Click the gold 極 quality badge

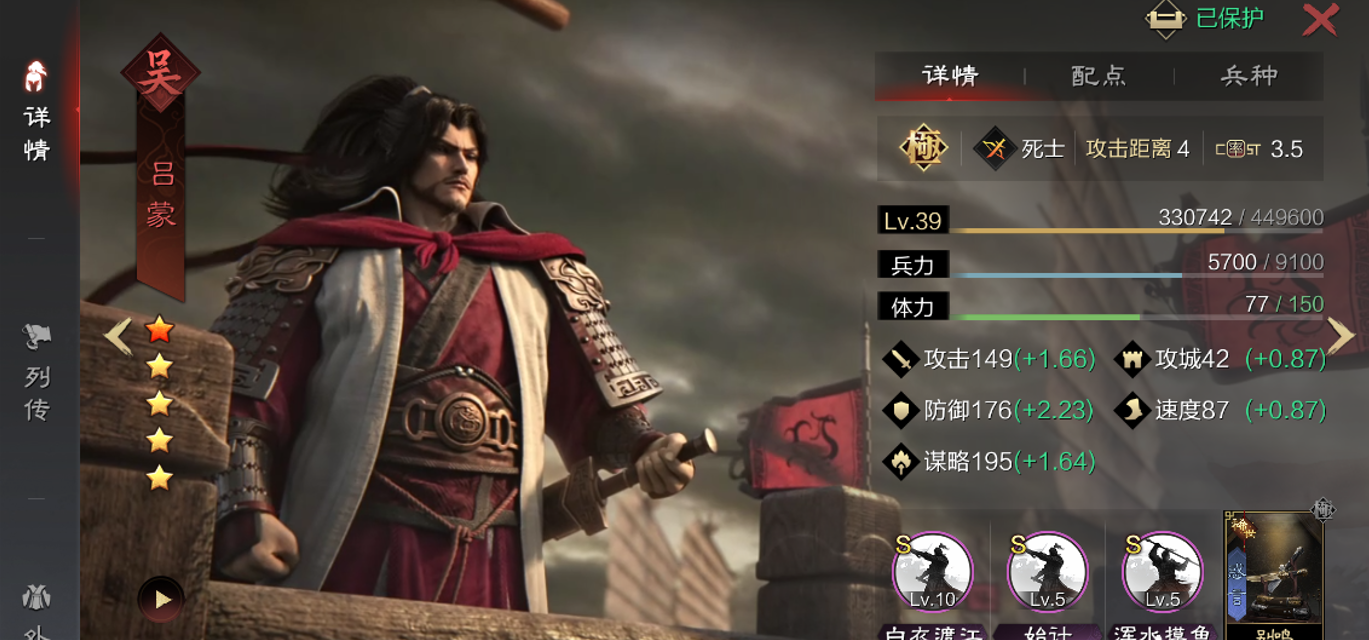pos(923,149)
